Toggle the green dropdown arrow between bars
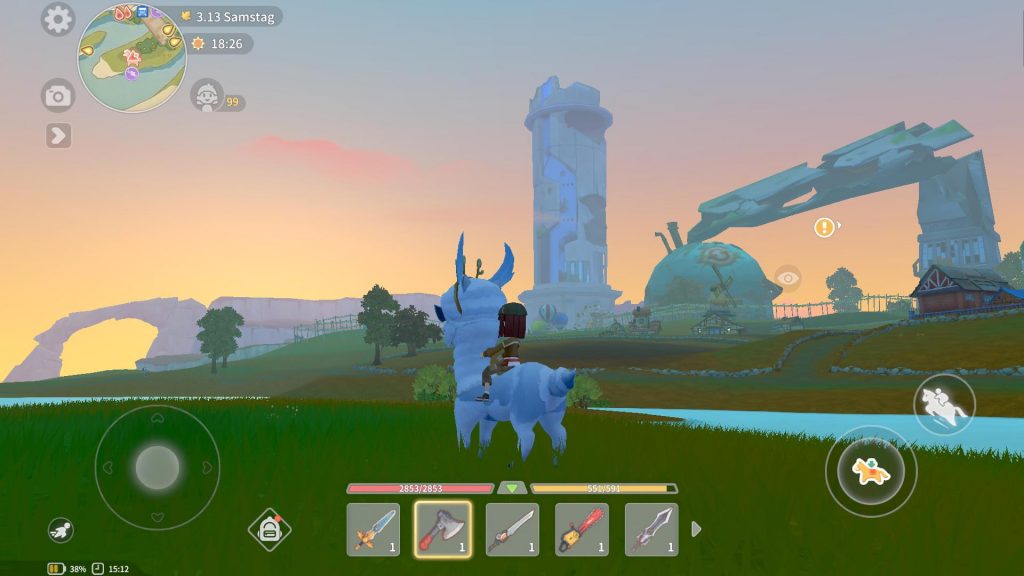The height and width of the screenshot is (576, 1024). [x=512, y=489]
